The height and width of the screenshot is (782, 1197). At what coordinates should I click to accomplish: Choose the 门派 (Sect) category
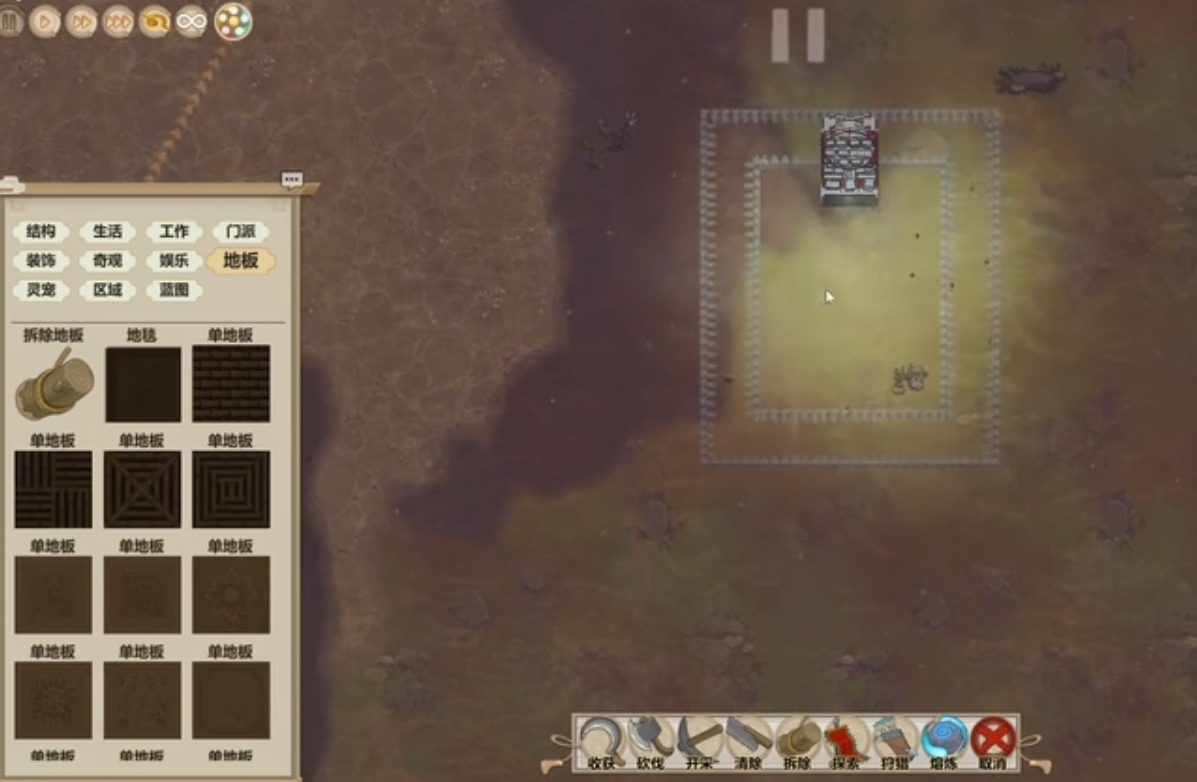[241, 232]
